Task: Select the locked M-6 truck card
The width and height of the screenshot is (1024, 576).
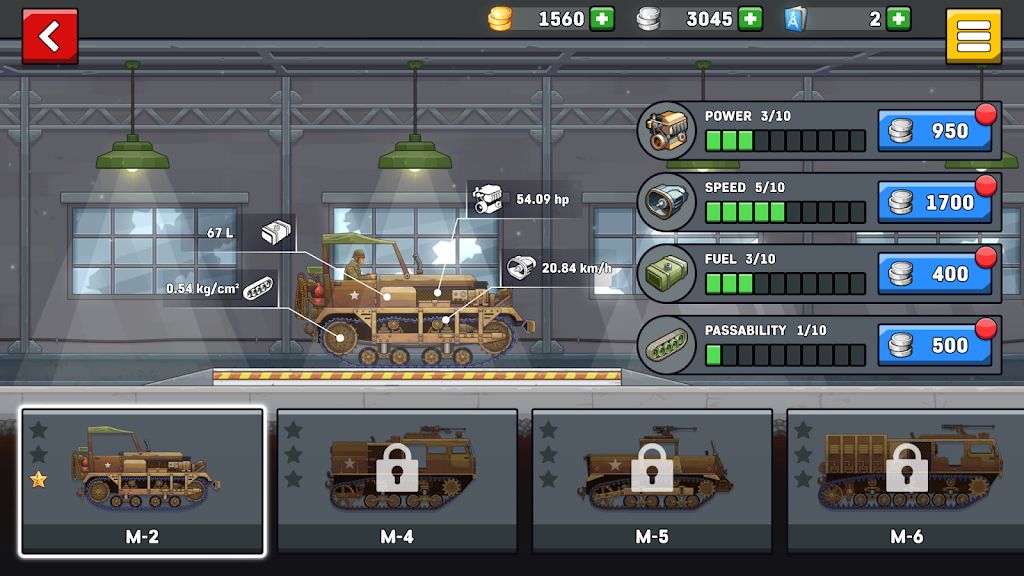Action: point(906,481)
